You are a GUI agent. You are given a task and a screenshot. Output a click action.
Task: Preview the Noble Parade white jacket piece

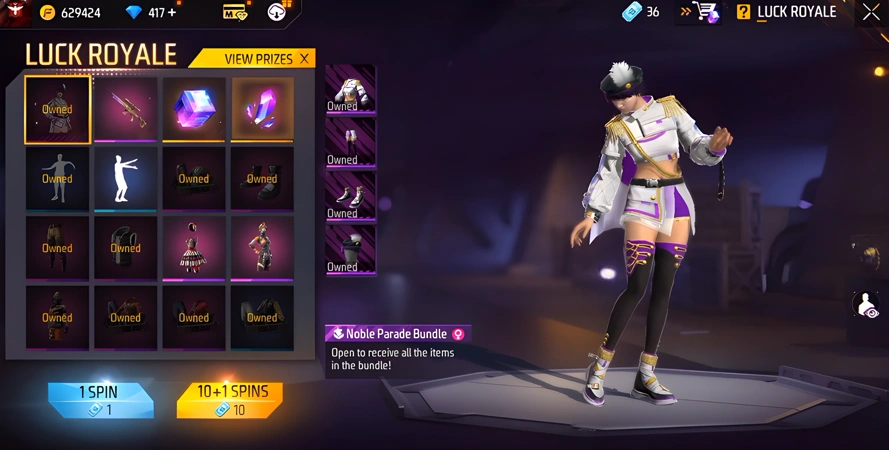pos(350,90)
